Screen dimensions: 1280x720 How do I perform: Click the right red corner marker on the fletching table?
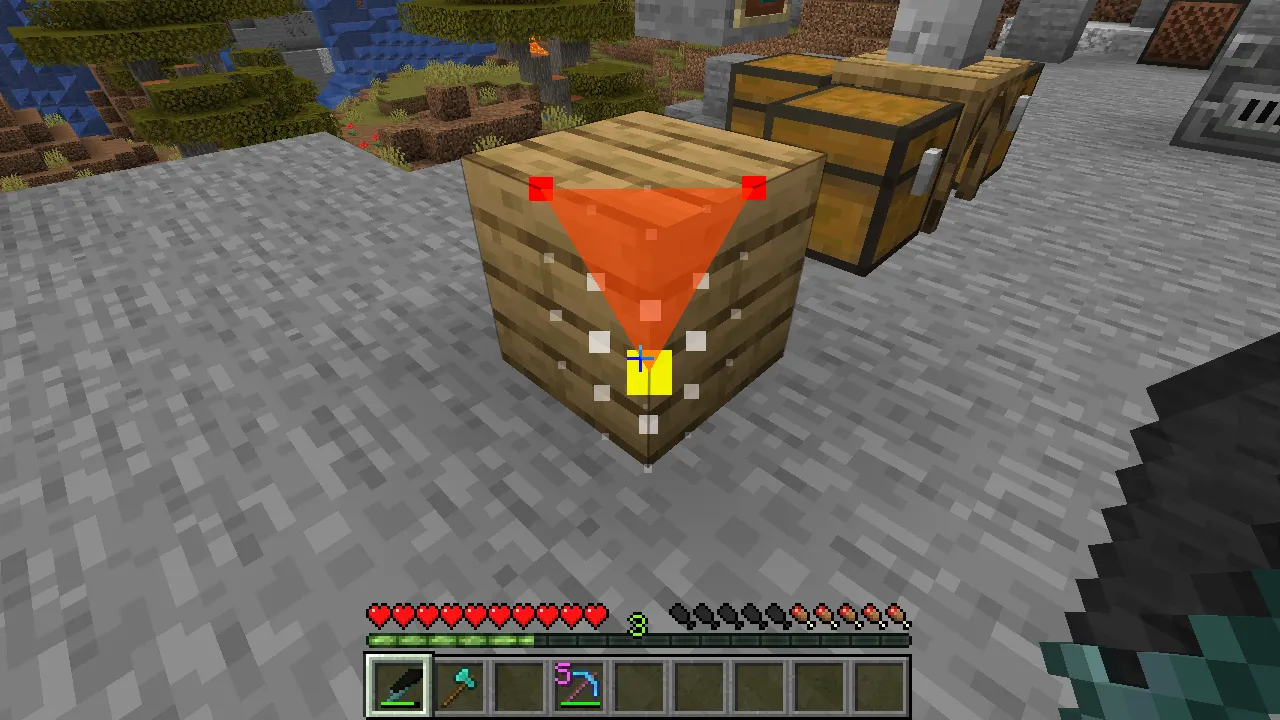pos(754,188)
